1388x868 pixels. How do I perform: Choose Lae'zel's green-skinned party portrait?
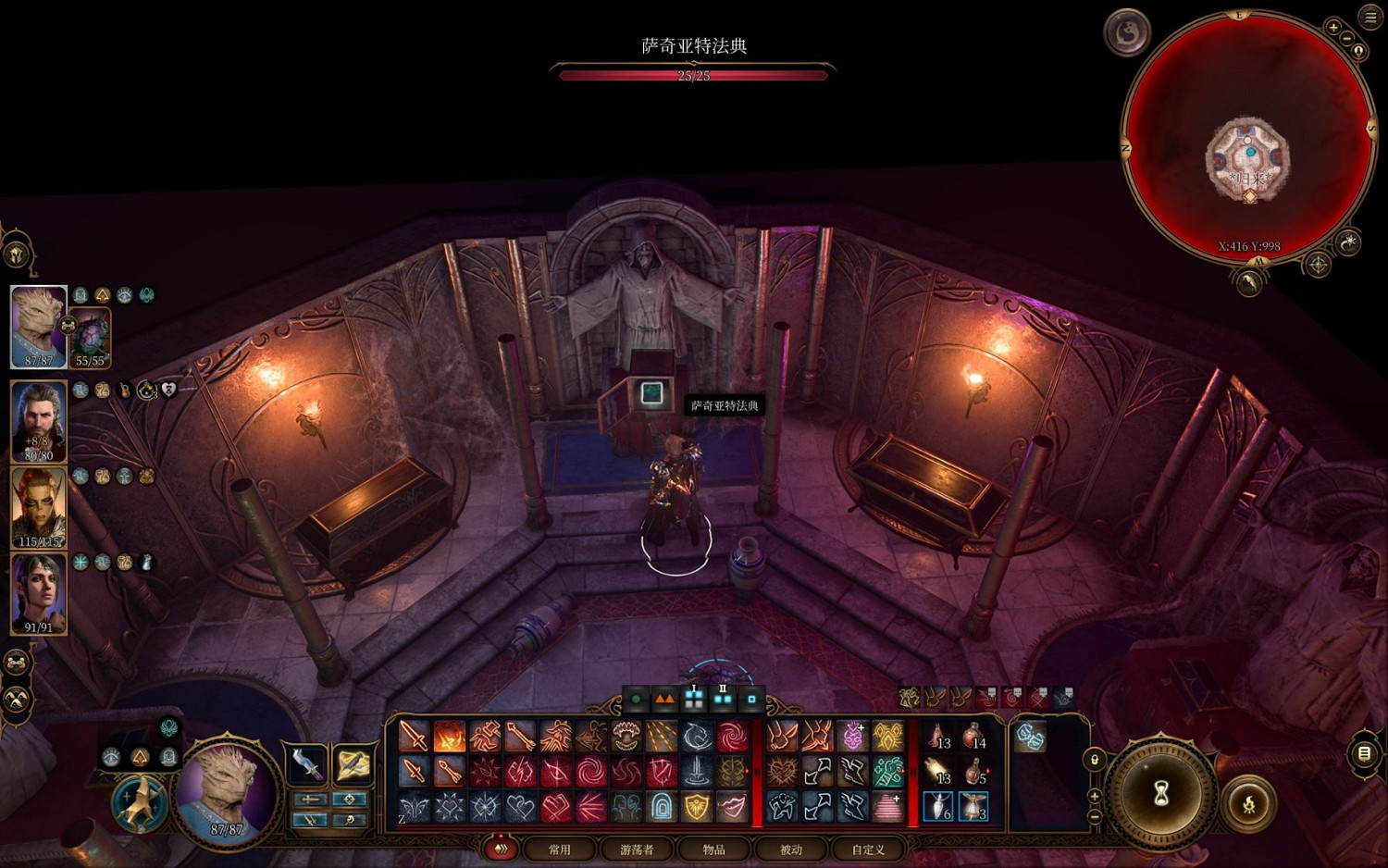(x=39, y=507)
